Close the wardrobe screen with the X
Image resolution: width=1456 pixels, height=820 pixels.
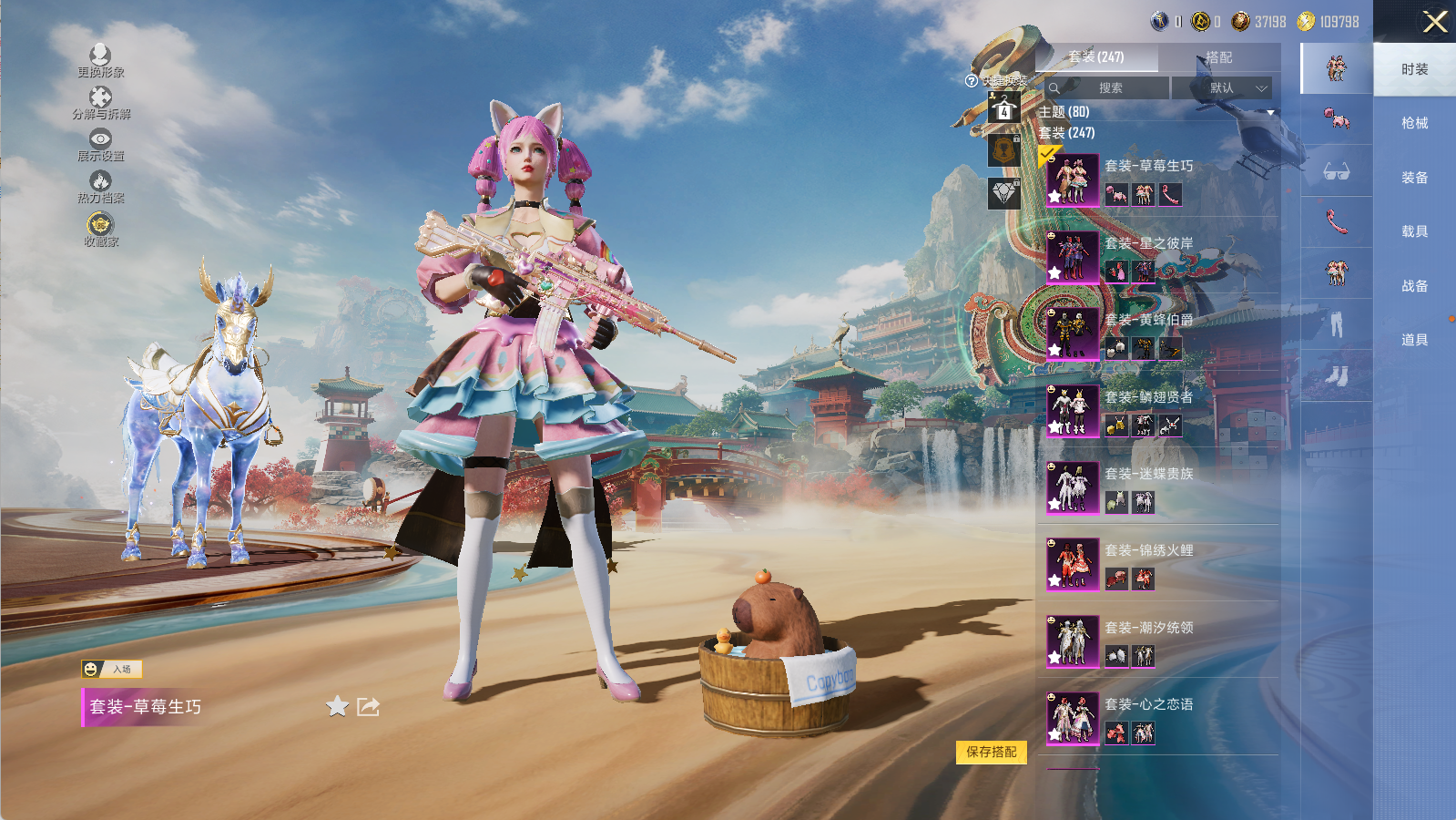(x=1435, y=22)
